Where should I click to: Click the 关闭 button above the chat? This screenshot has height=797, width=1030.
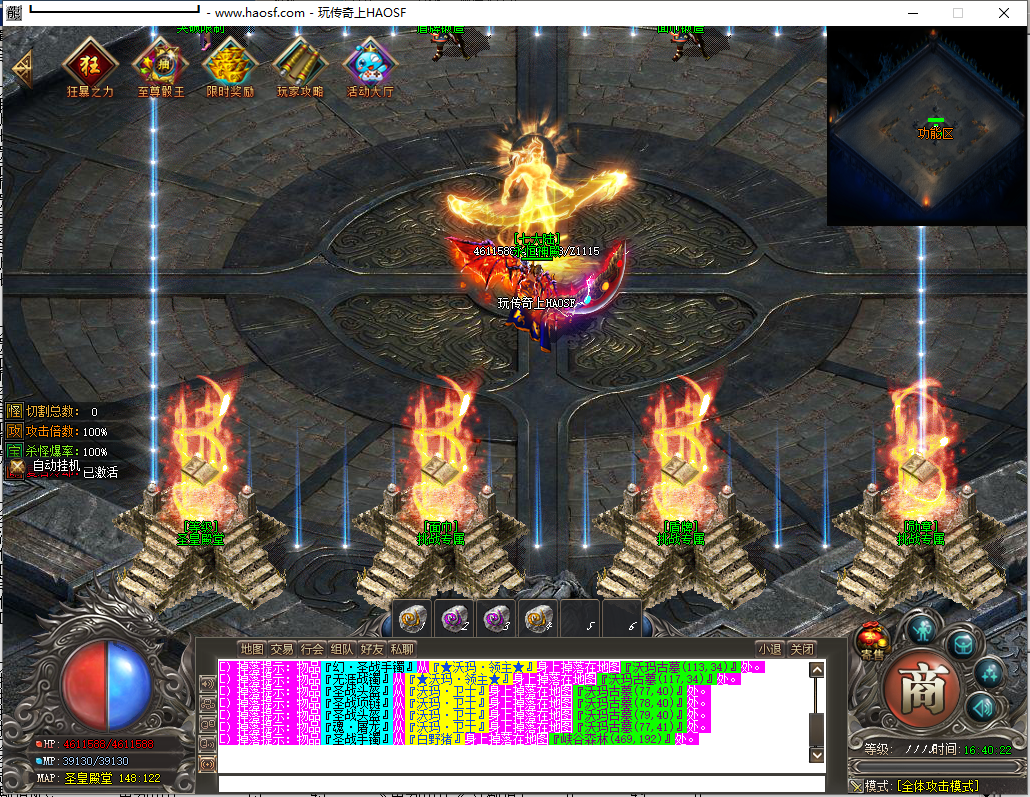pyautogui.click(x=801, y=649)
